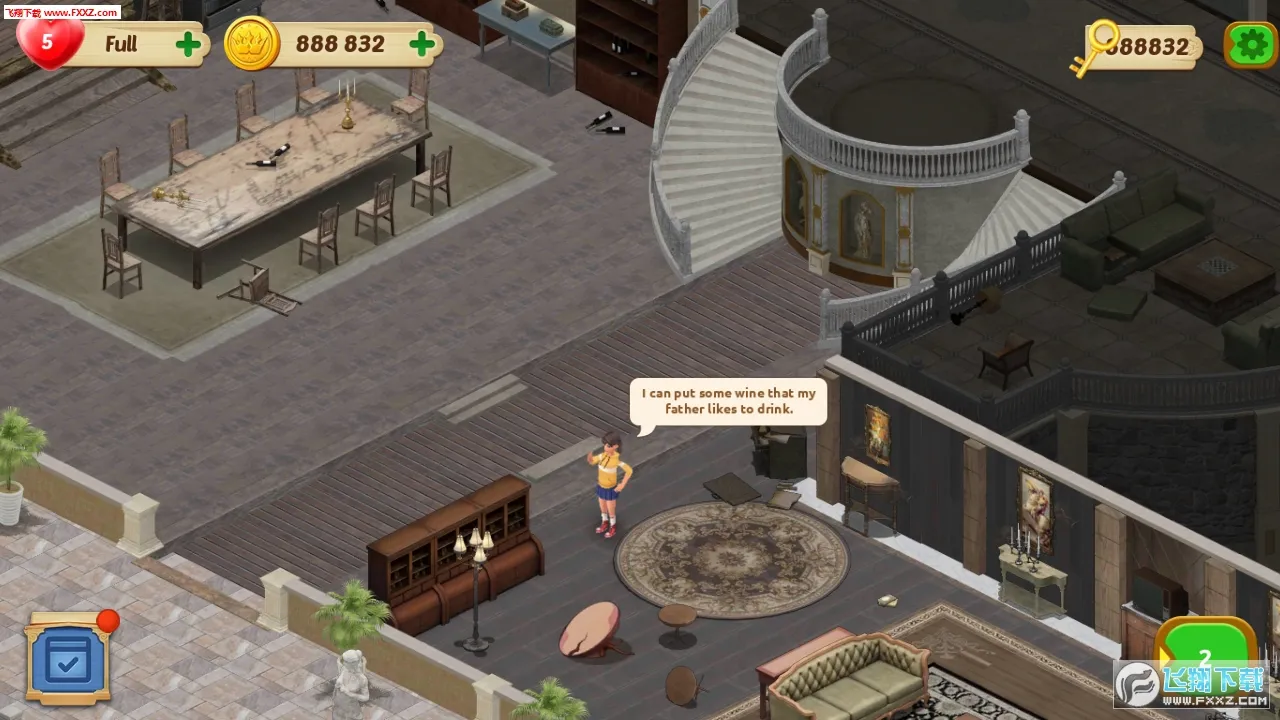Select the girl character standing on the floor
The image size is (1280, 720).
[x=608, y=480]
